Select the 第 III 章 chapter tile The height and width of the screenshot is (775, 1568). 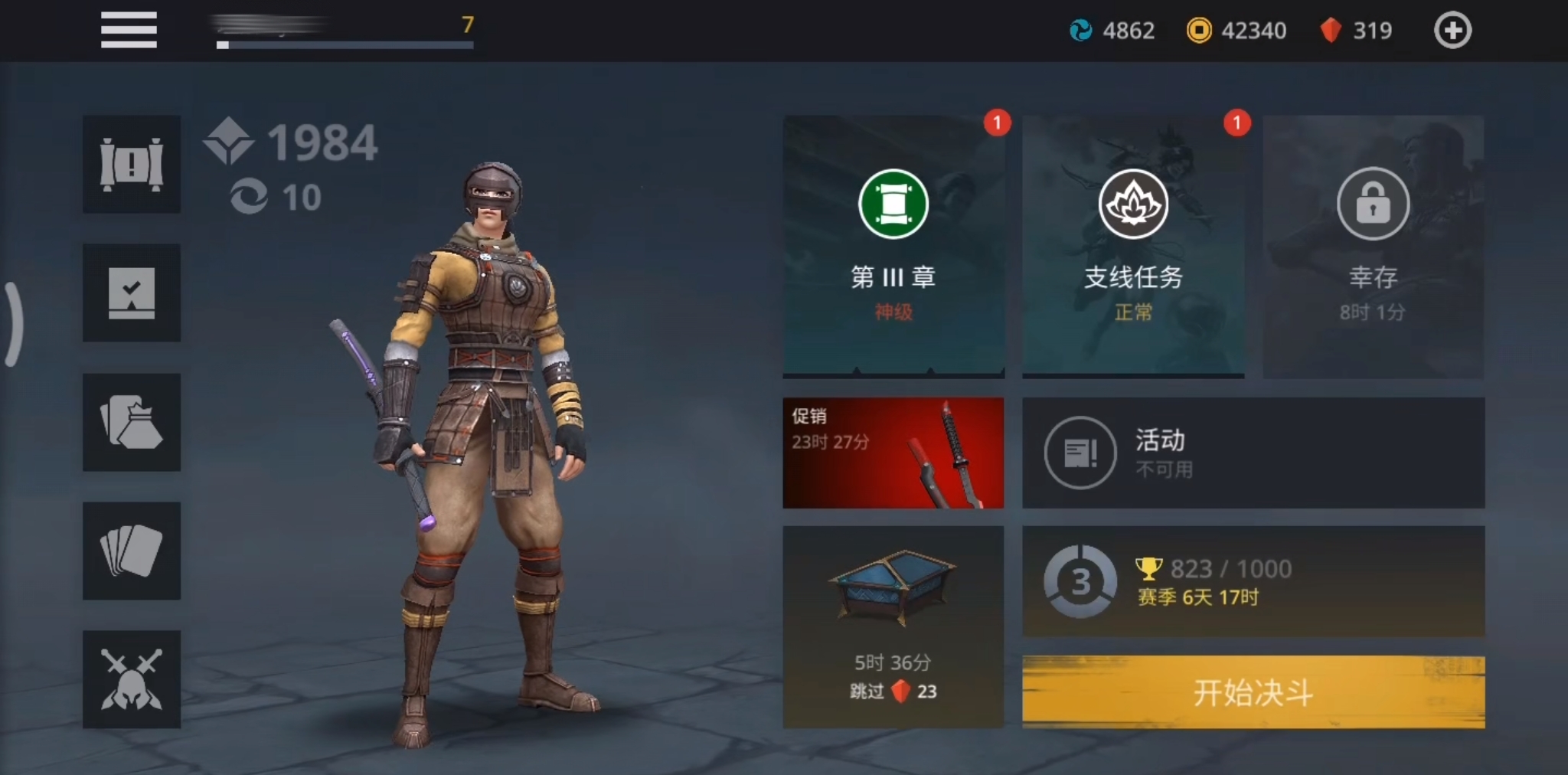point(893,247)
